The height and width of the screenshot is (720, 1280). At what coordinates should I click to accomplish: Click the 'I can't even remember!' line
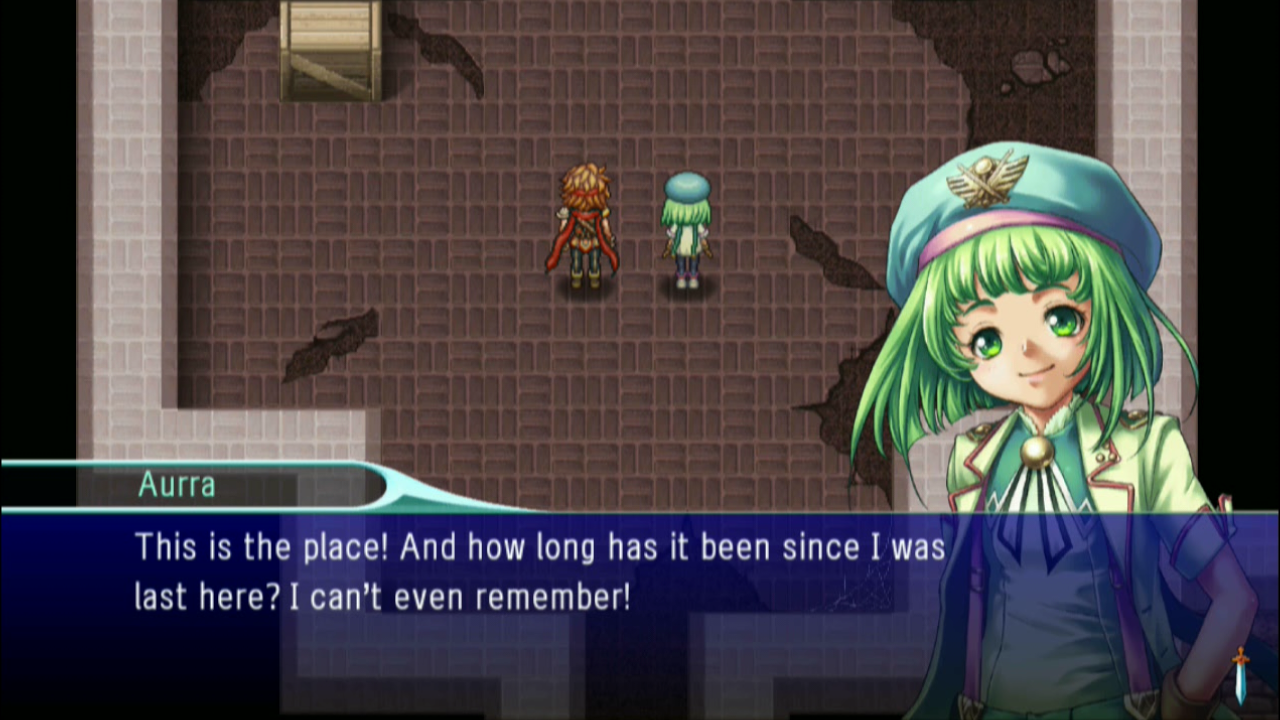point(380,597)
